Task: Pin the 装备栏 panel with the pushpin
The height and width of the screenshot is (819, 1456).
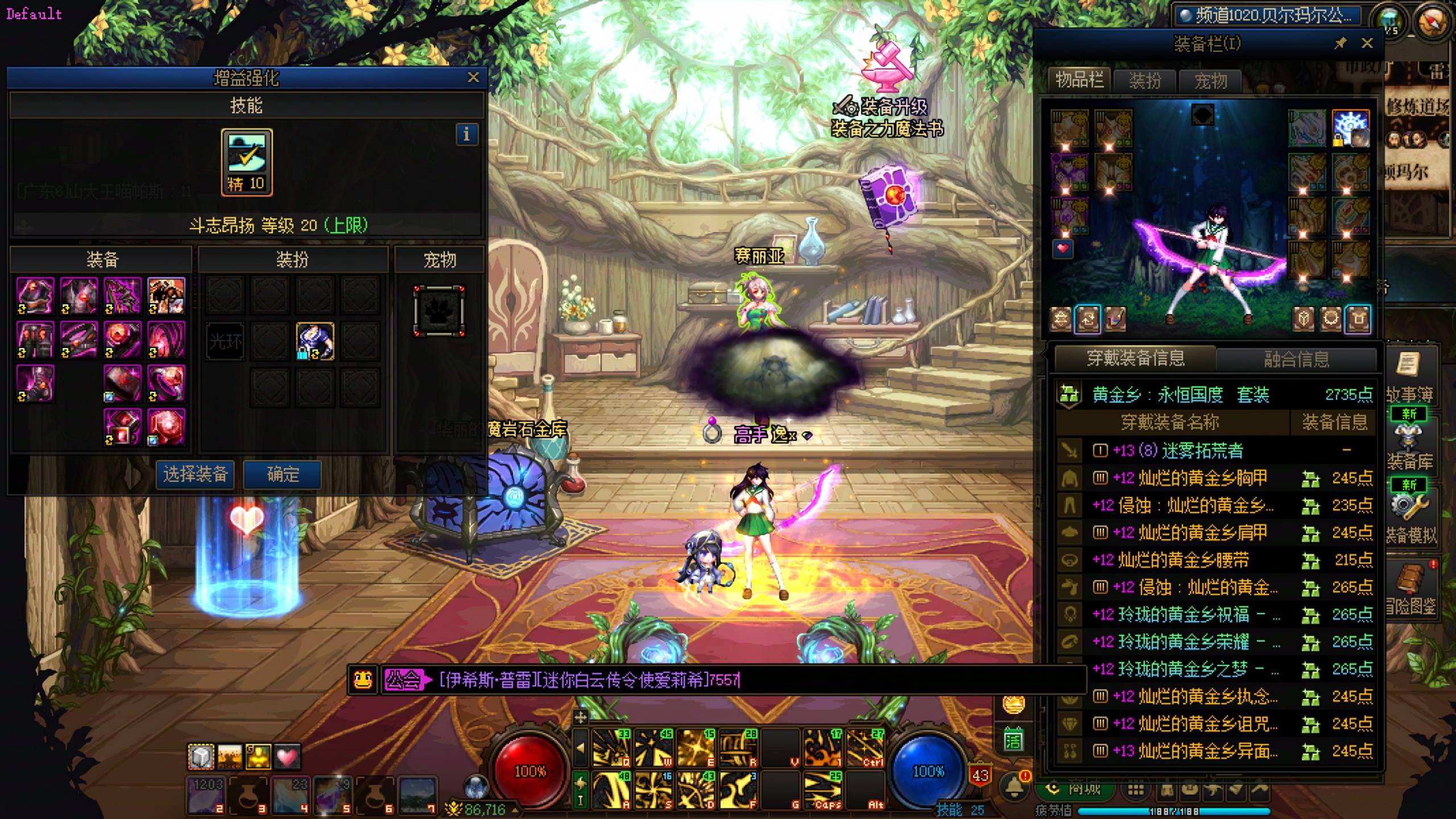Action: pyautogui.click(x=1341, y=43)
